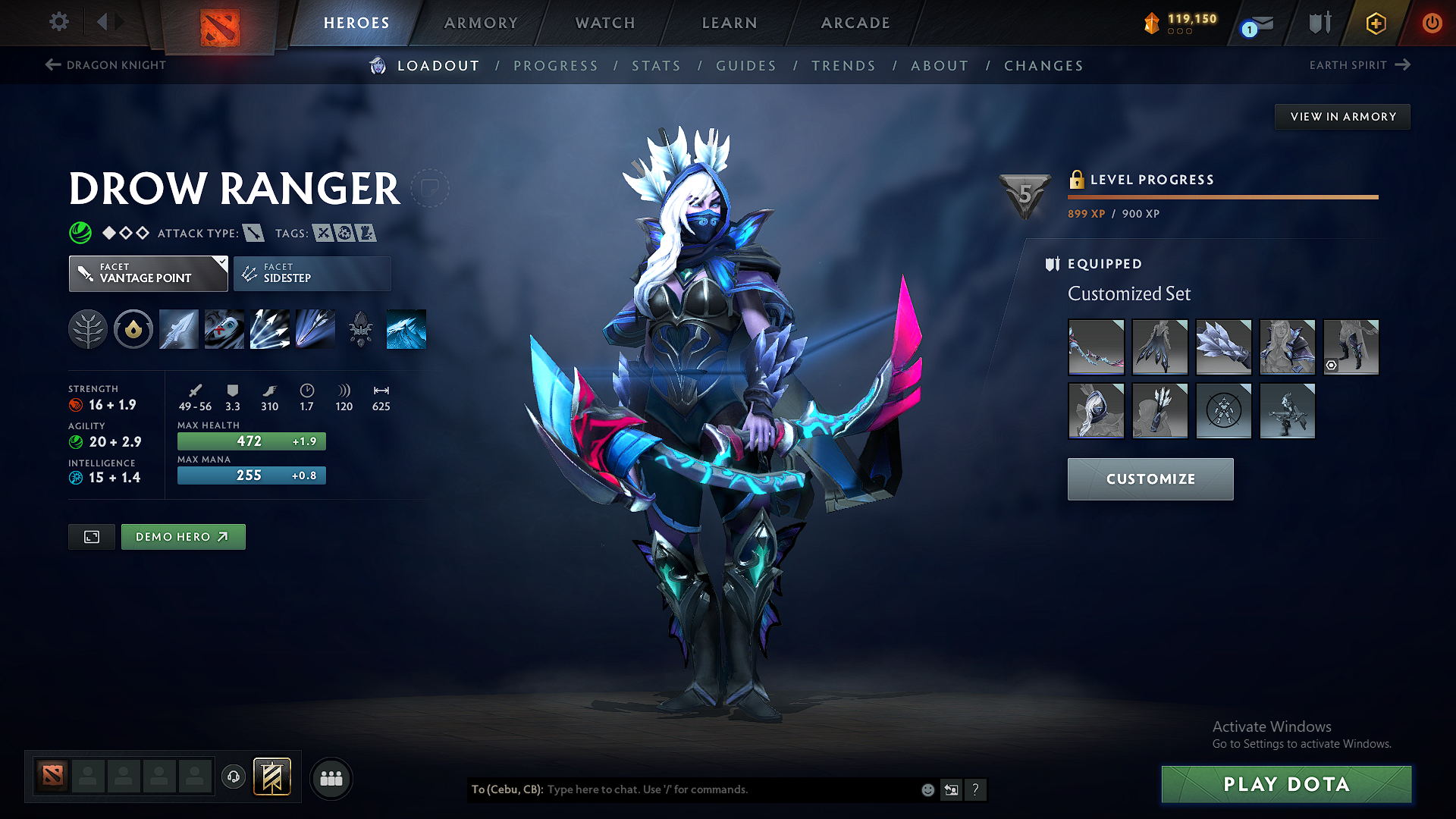Toggle hero portrait comparison view

click(91, 536)
